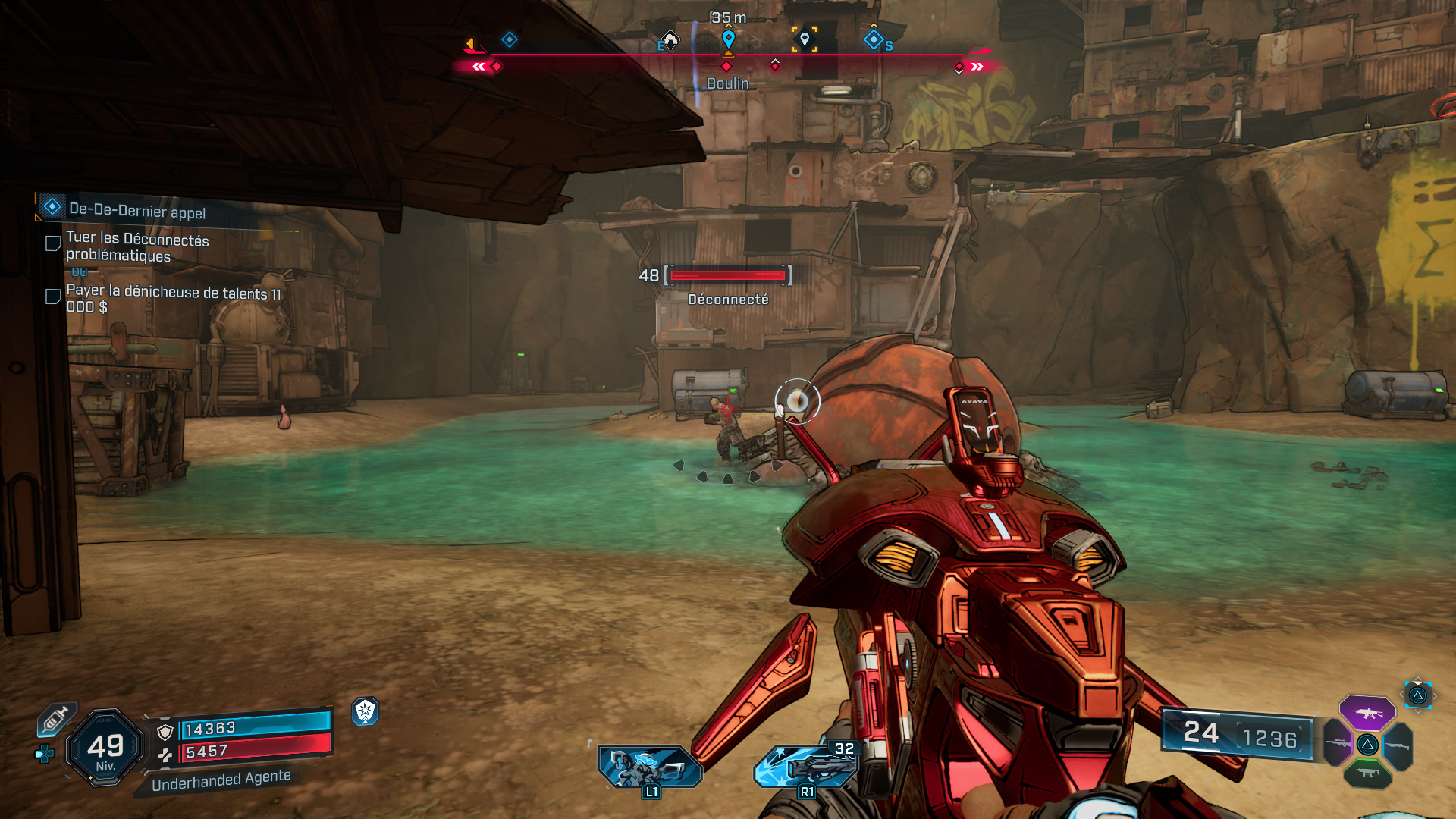The image size is (1456, 819).
Task: Tick the Payer la dénicheuse objective checkbox
Action: point(53,297)
